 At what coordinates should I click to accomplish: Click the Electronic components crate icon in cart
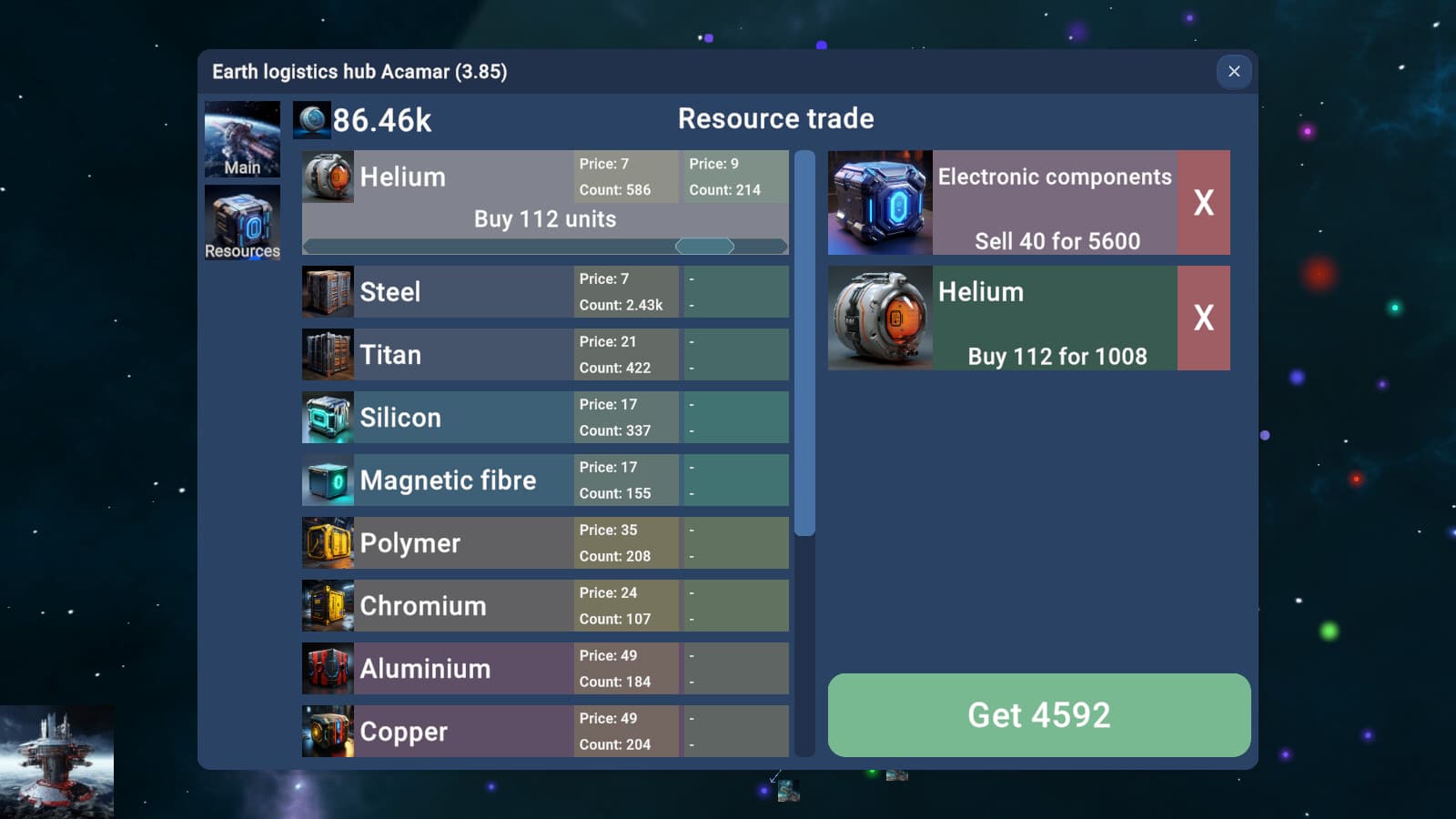(879, 202)
